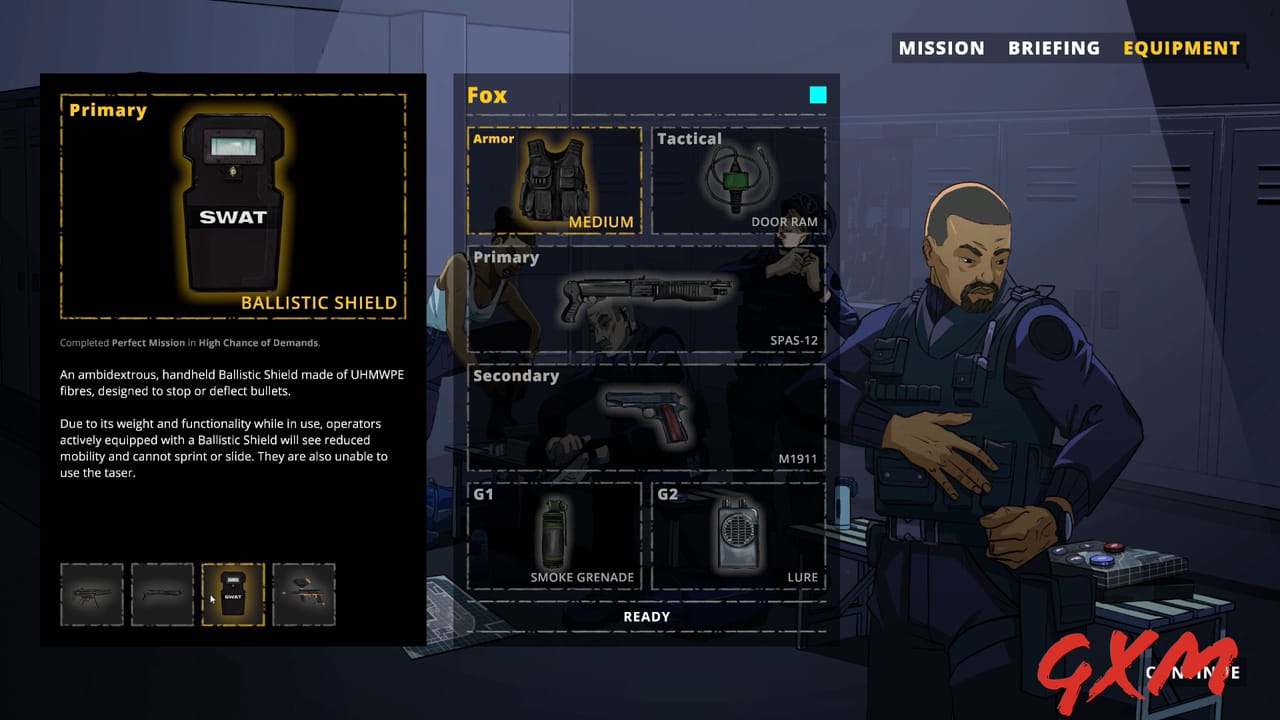This screenshot has width=1280, height=720.
Task: Click the yellow-highlighted shield preview image
Action: point(233,205)
